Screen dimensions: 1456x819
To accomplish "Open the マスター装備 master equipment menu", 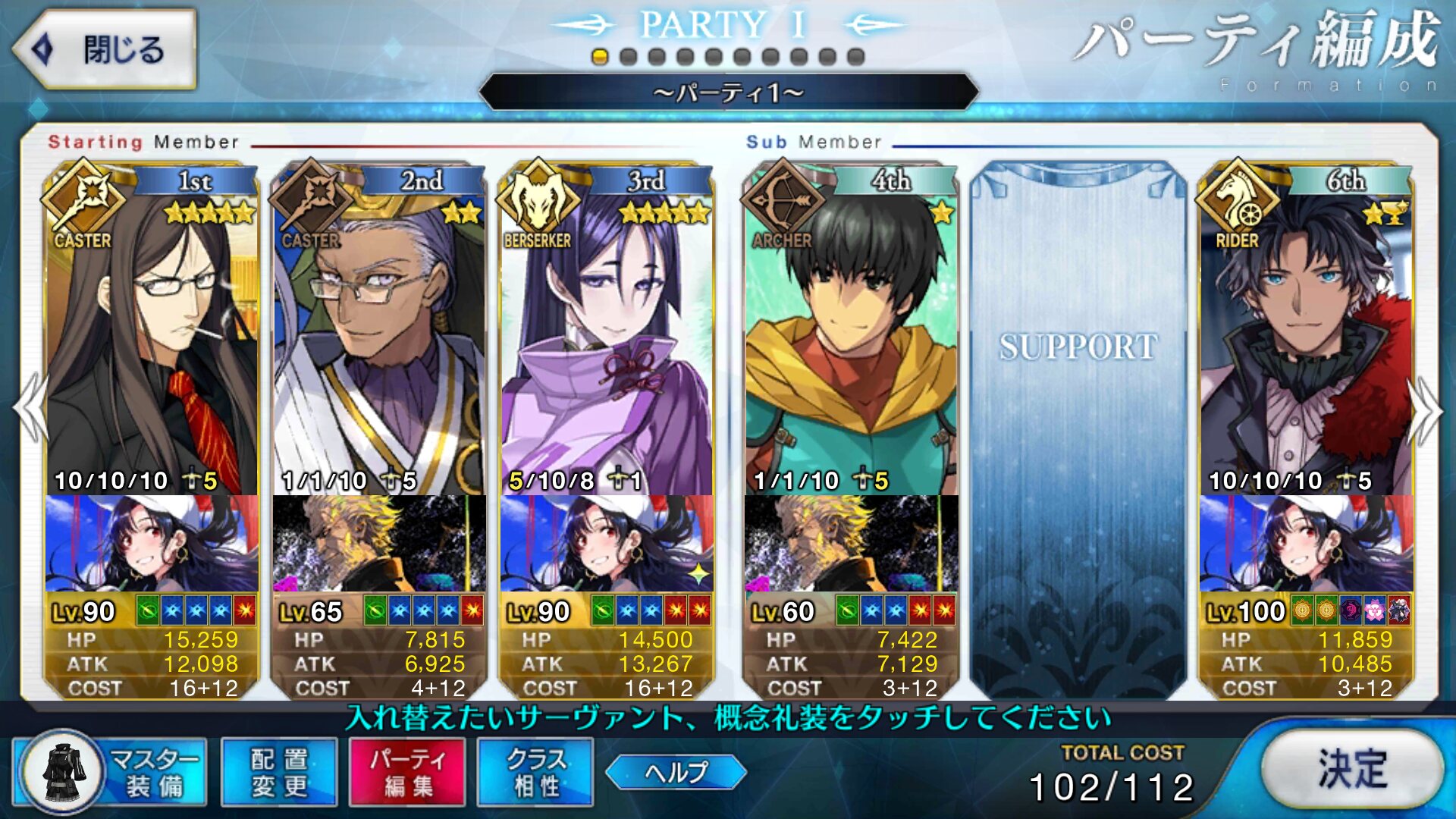I will point(111,772).
